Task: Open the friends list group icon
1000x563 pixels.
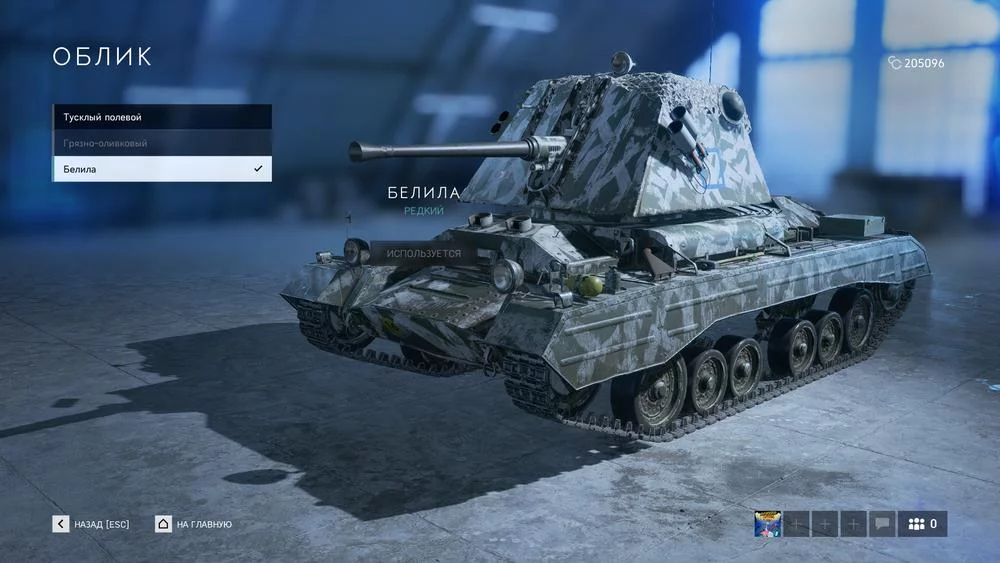Action: (922, 524)
